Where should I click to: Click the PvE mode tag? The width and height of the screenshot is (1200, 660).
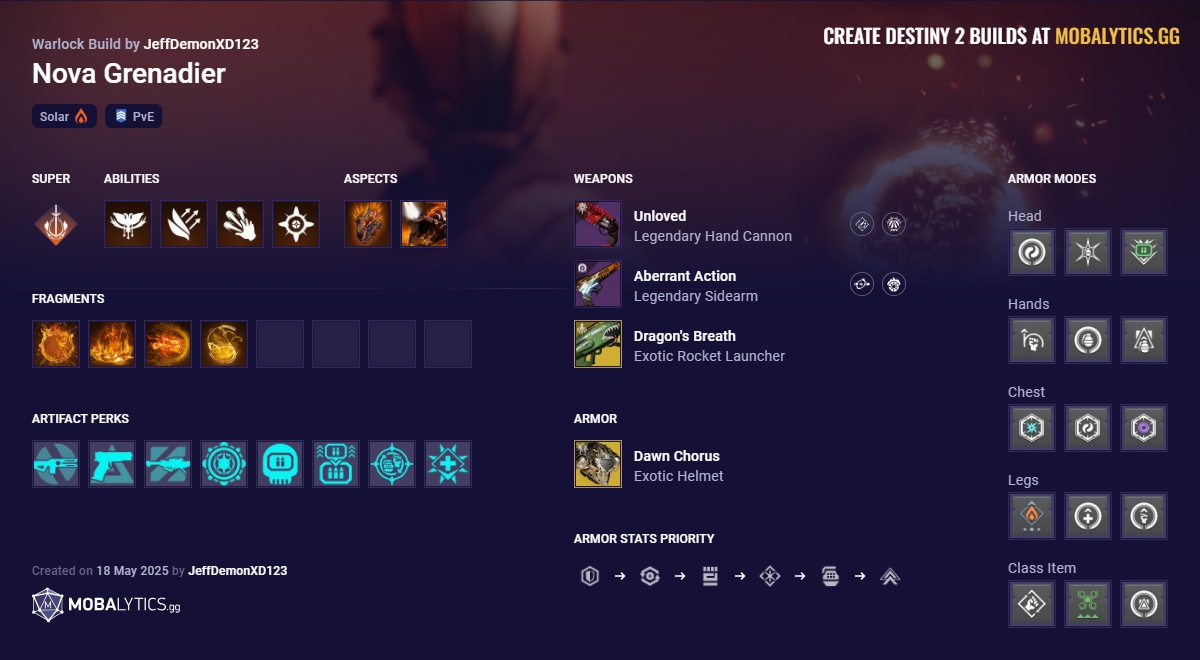click(133, 117)
